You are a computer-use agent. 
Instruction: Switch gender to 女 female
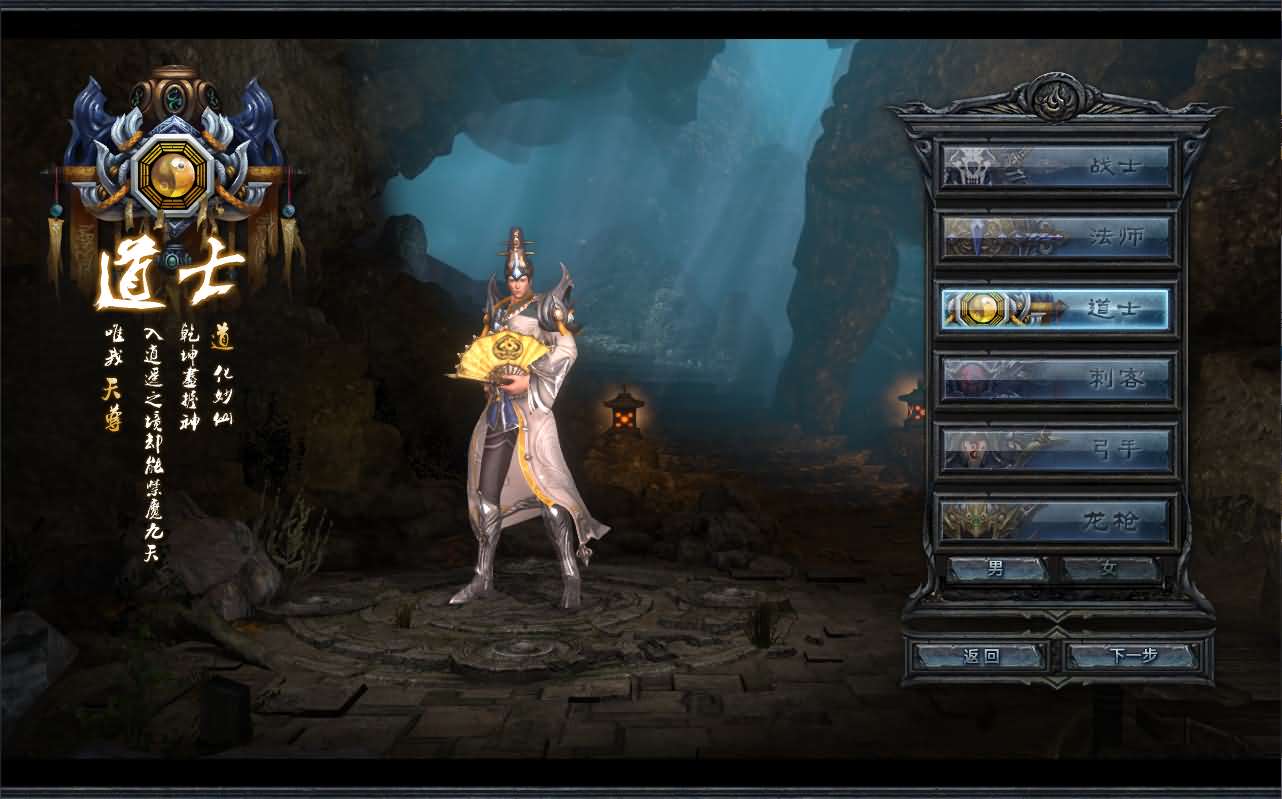pos(1109,569)
